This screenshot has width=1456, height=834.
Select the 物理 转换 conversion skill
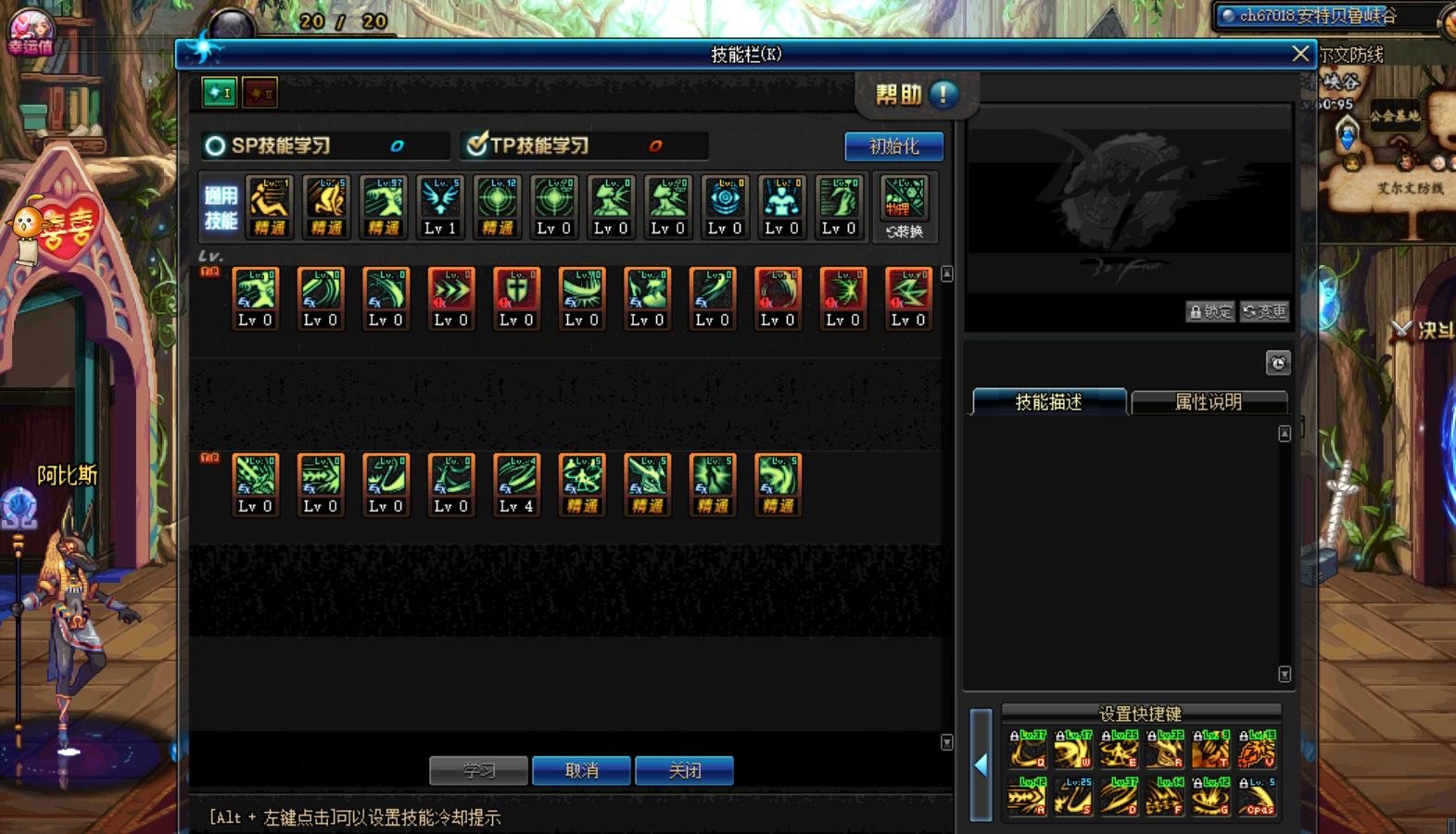click(904, 208)
